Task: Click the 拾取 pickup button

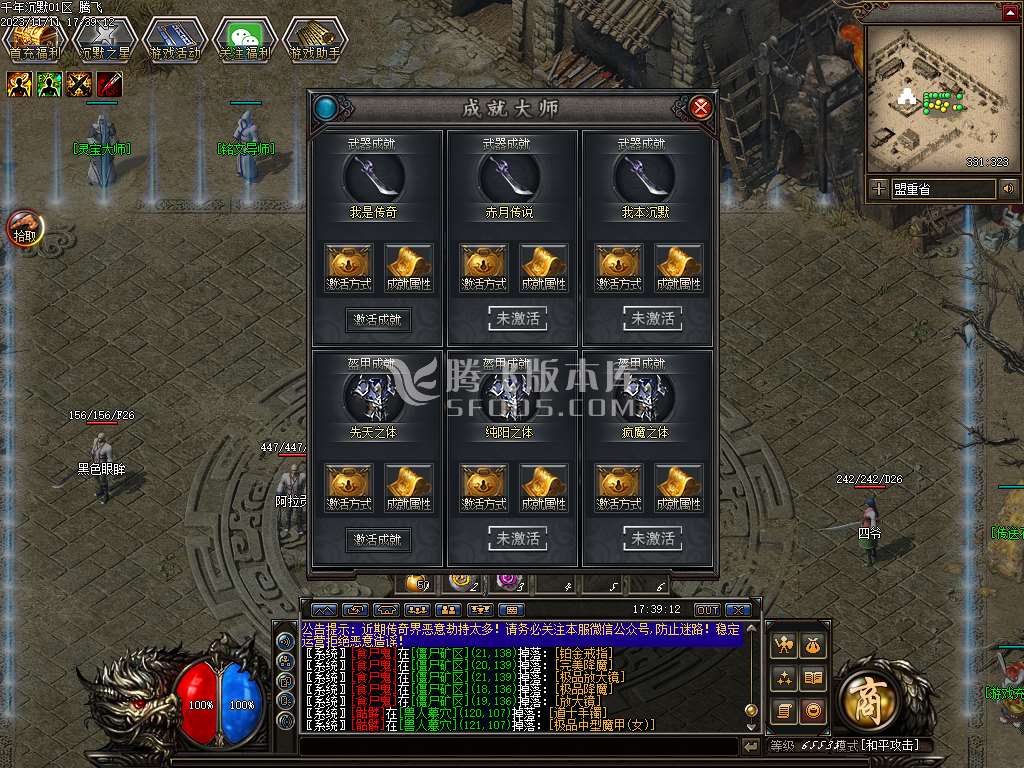Action: (24, 229)
